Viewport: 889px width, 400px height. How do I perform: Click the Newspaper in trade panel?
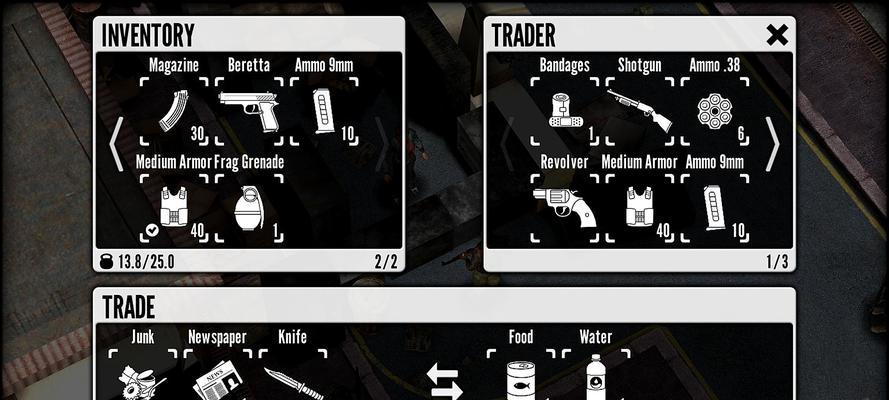[x=217, y=378]
